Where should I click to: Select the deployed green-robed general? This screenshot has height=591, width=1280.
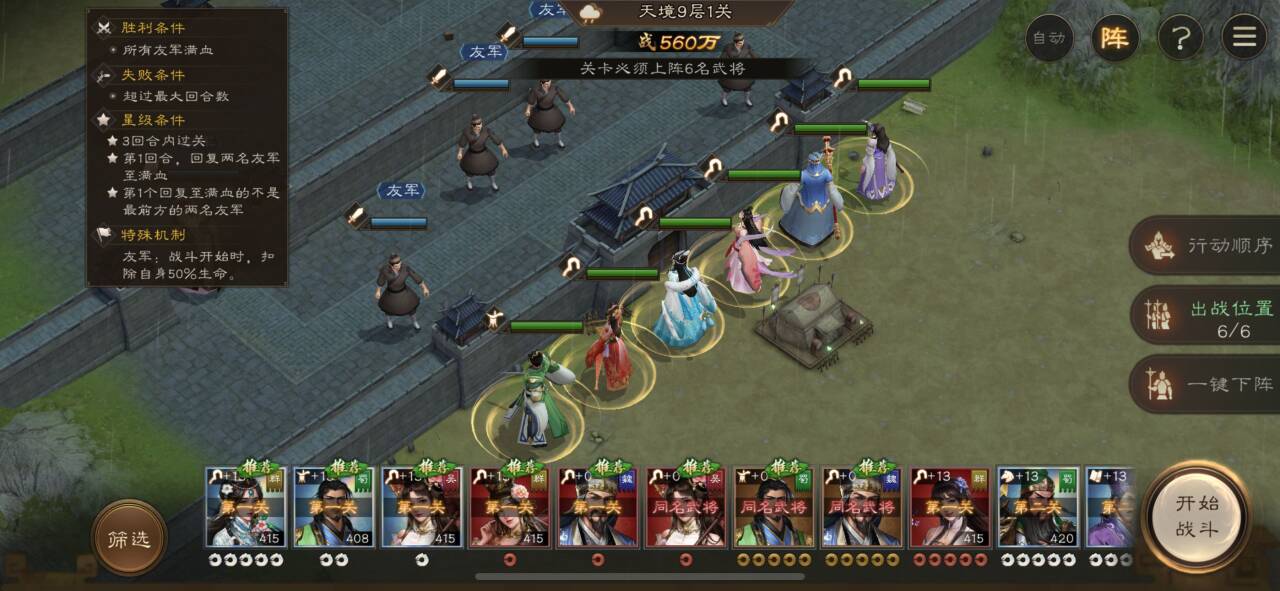pyautogui.click(x=536, y=400)
